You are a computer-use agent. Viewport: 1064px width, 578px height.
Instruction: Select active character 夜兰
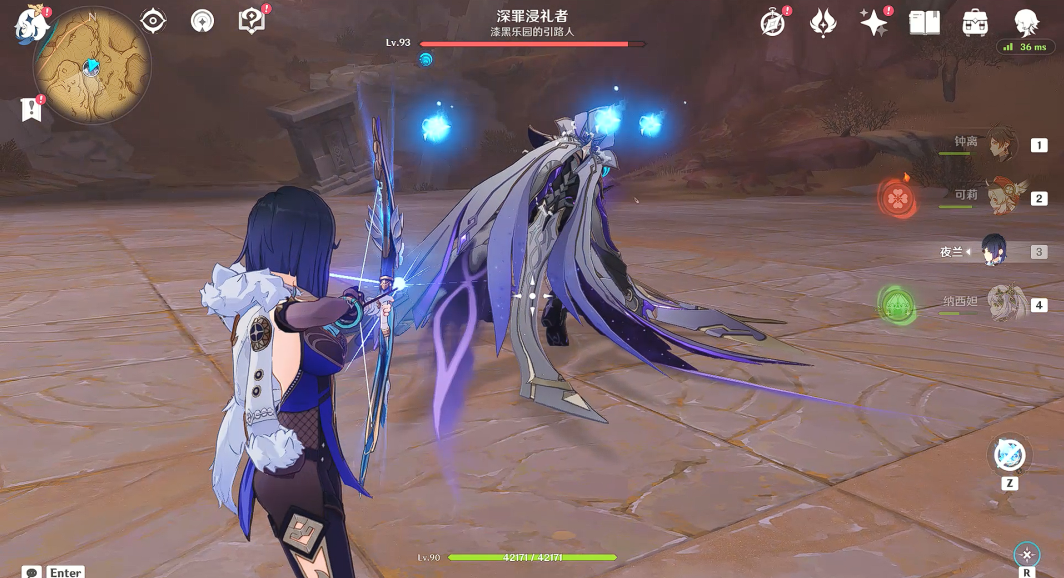pos(994,251)
